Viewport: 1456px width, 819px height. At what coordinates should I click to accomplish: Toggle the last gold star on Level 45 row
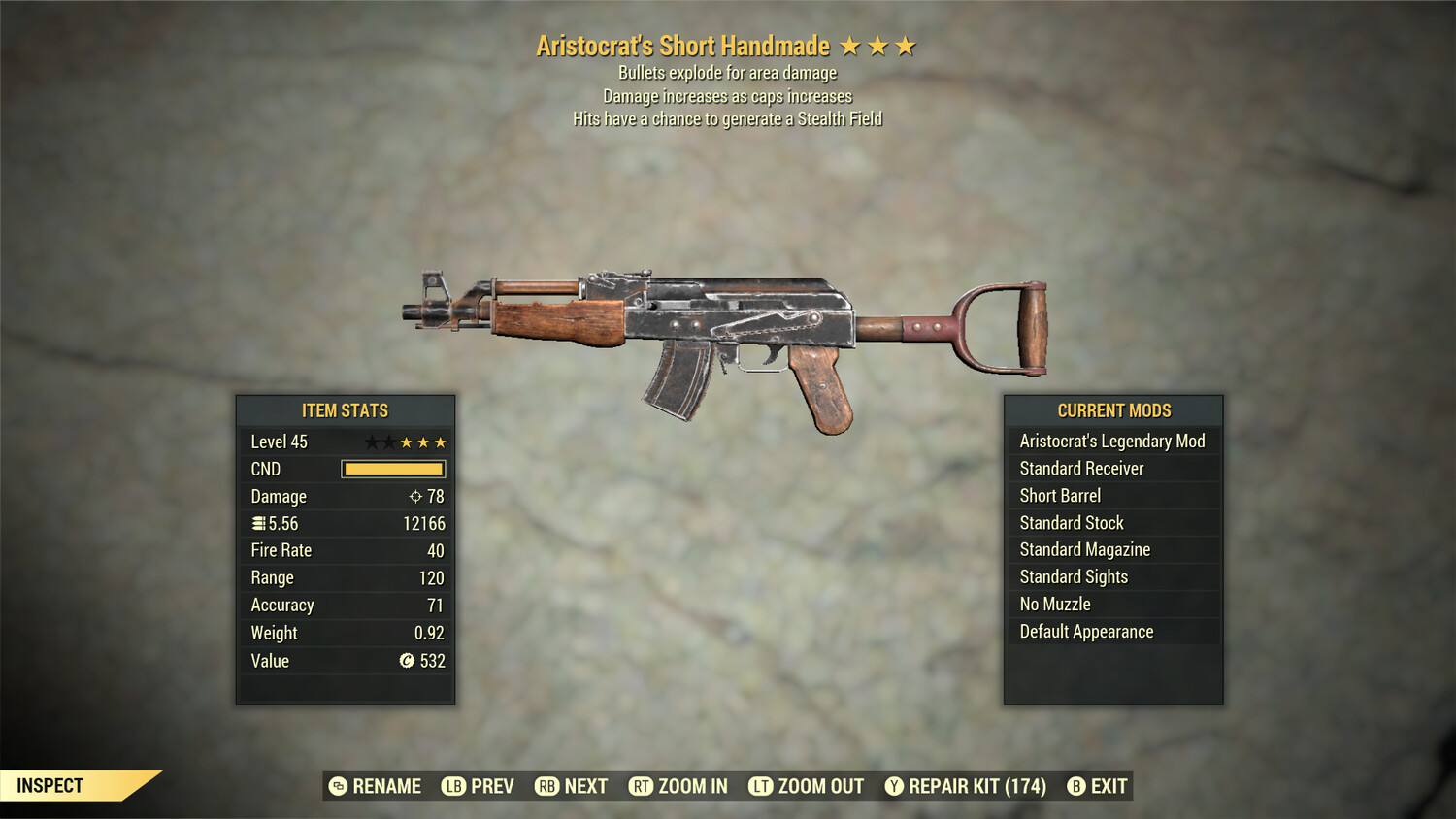(442, 442)
